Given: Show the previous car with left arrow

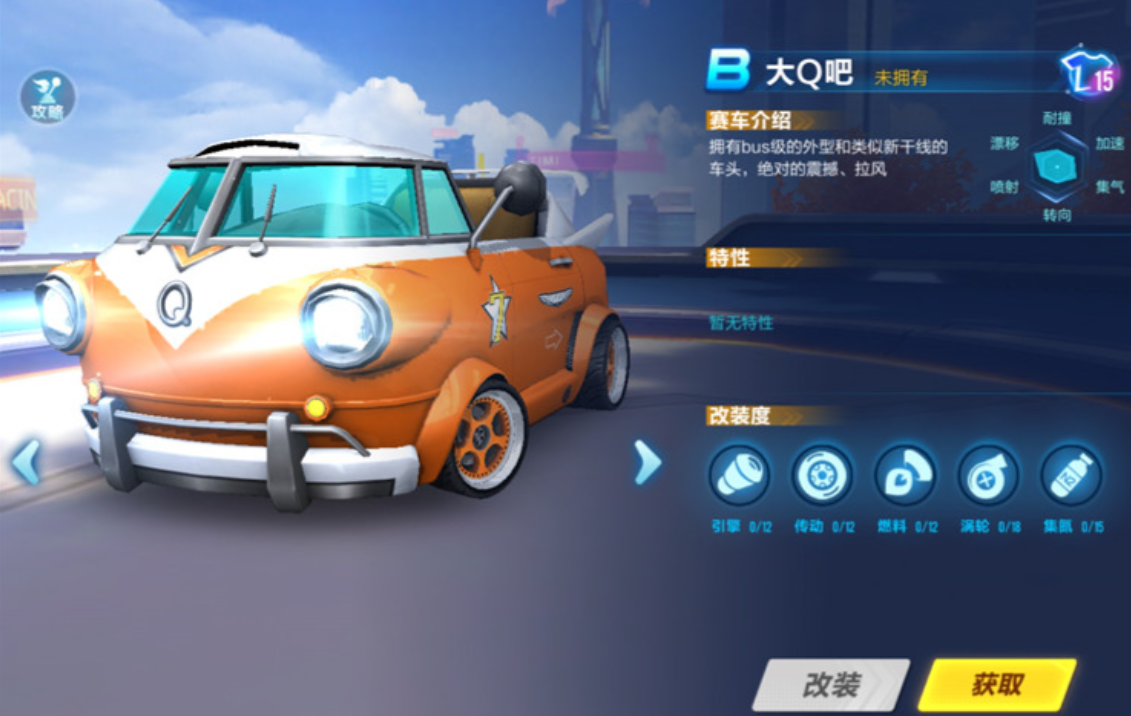Looking at the screenshot, I should (26, 462).
